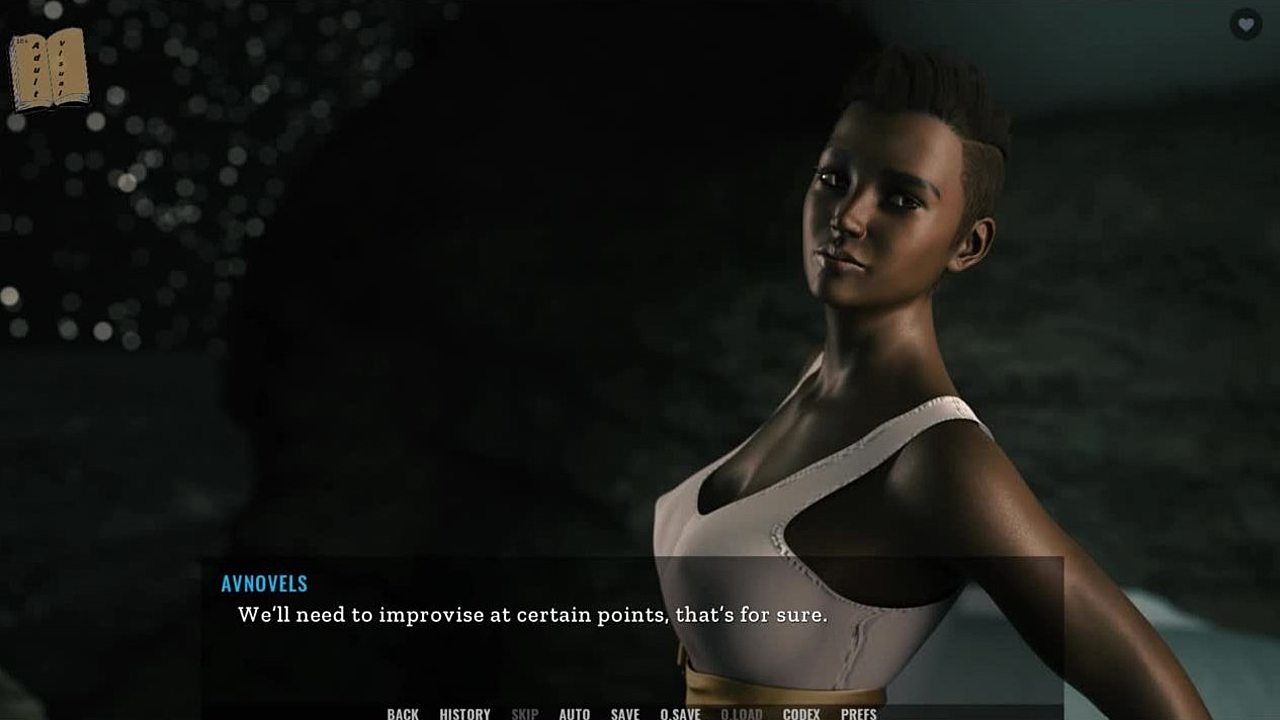The width and height of the screenshot is (1280, 720).
Task: Open the dialogue HISTORY log
Action: click(464, 713)
